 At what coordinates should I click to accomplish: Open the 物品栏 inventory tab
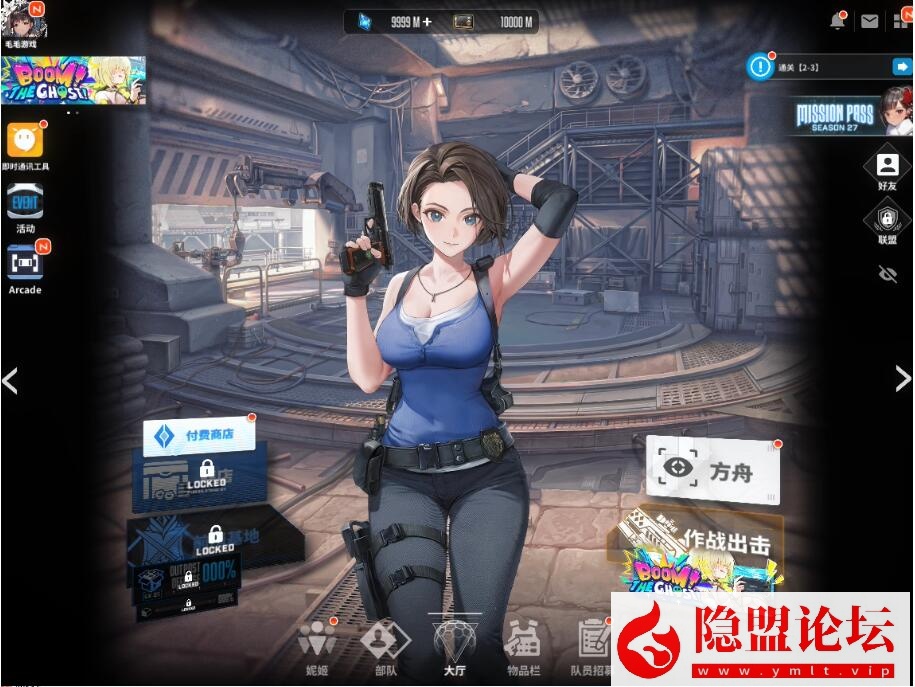522,646
